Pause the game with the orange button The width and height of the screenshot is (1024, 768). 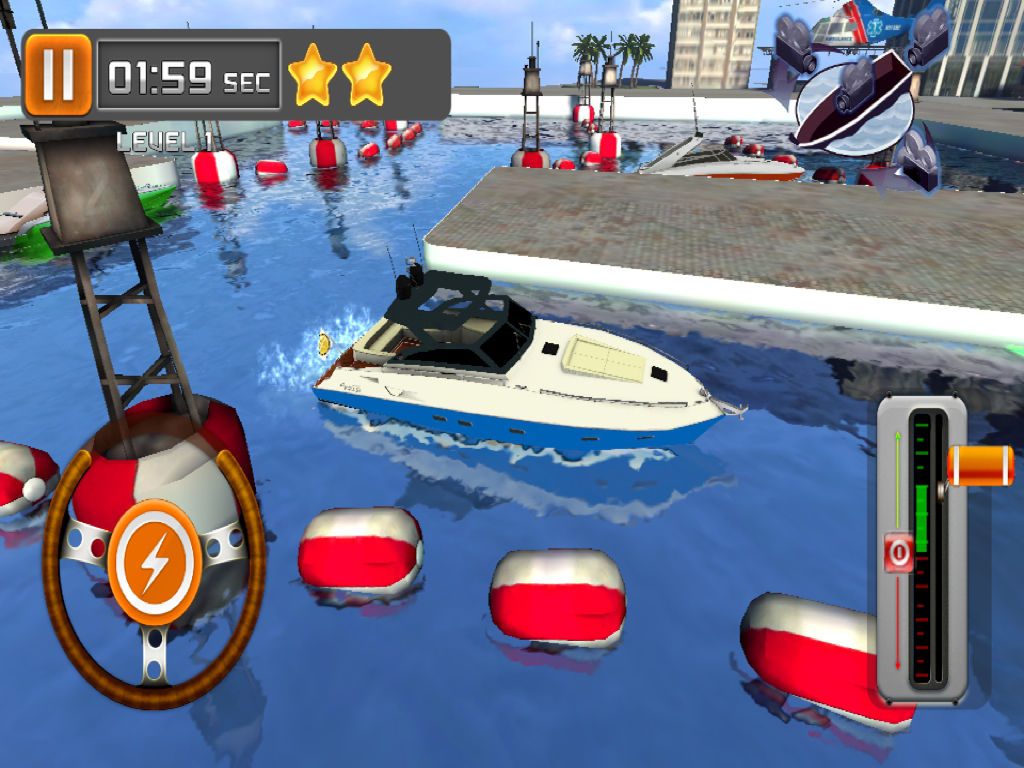point(58,74)
